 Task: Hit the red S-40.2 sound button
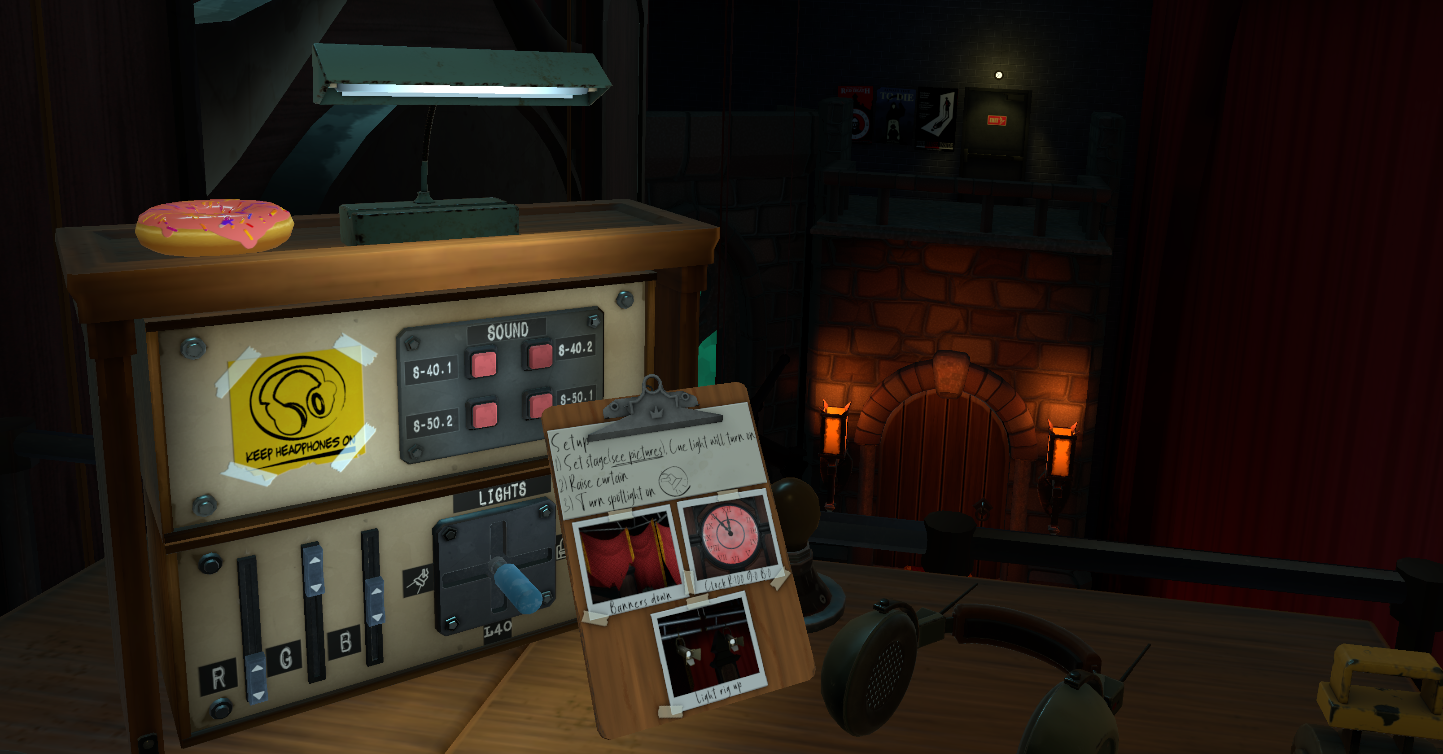pos(540,354)
